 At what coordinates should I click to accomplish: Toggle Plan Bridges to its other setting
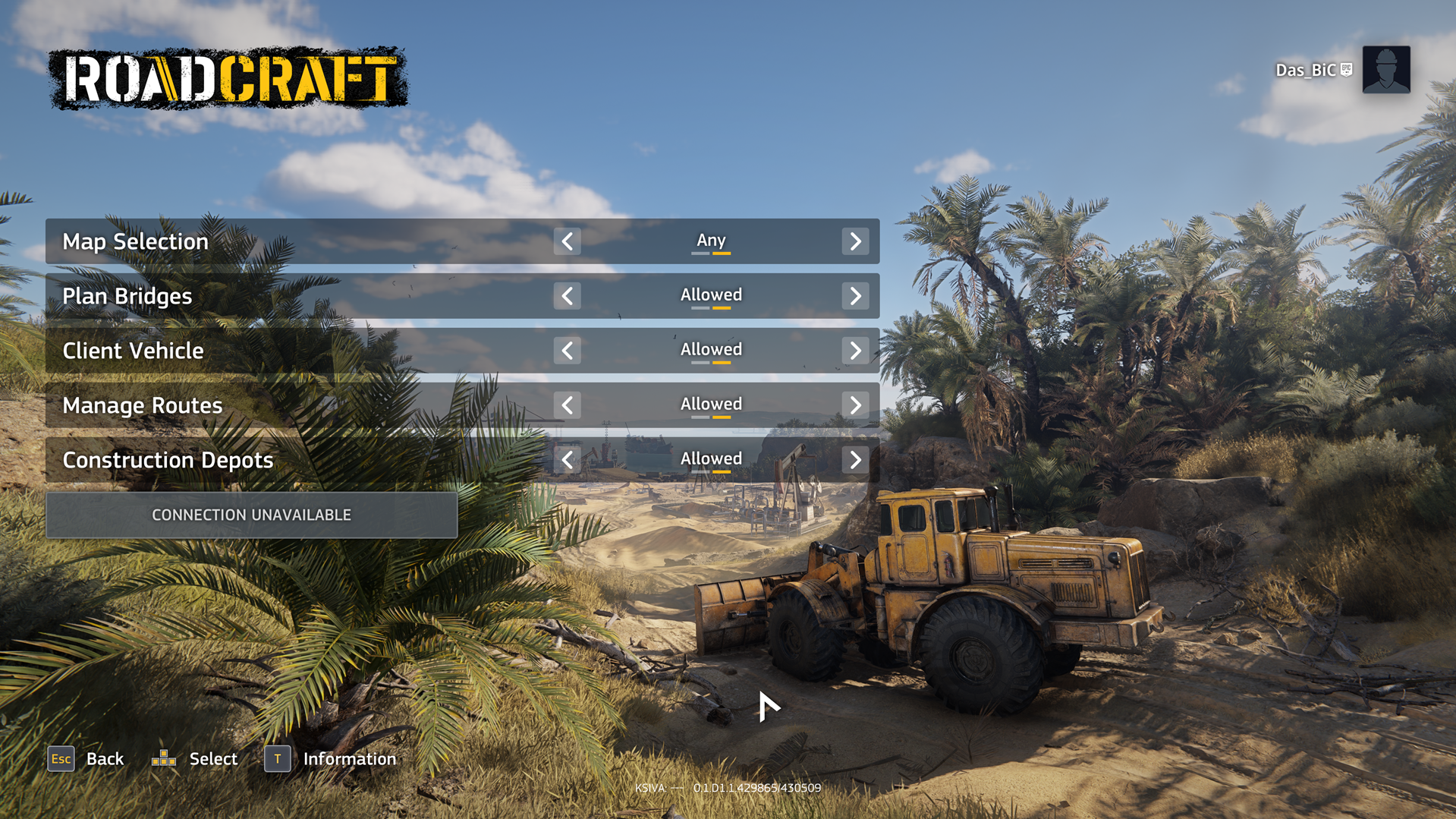[856, 296]
